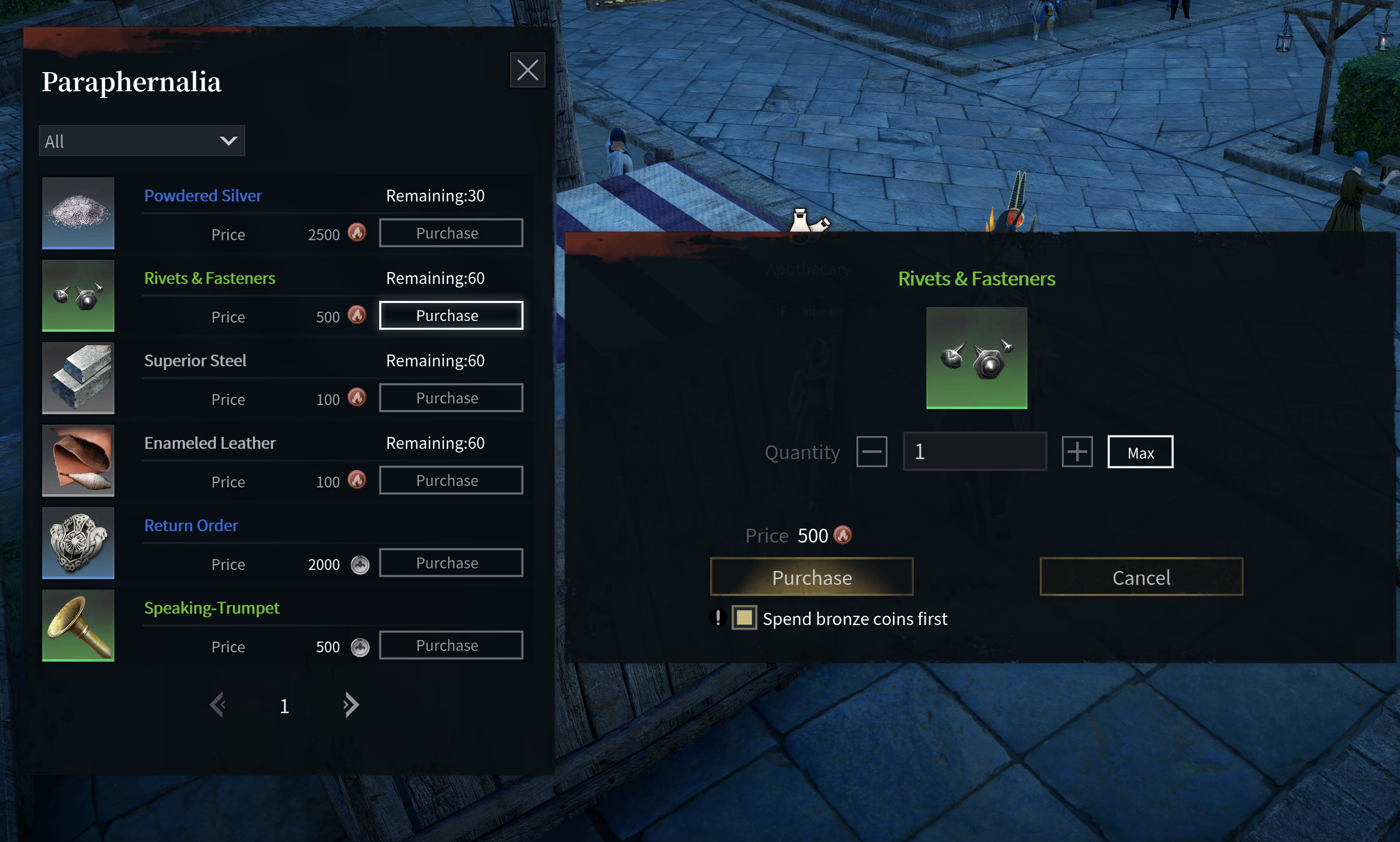Cancel the purchase dialog
The width and height of the screenshot is (1400, 842).
(1141, 577)
